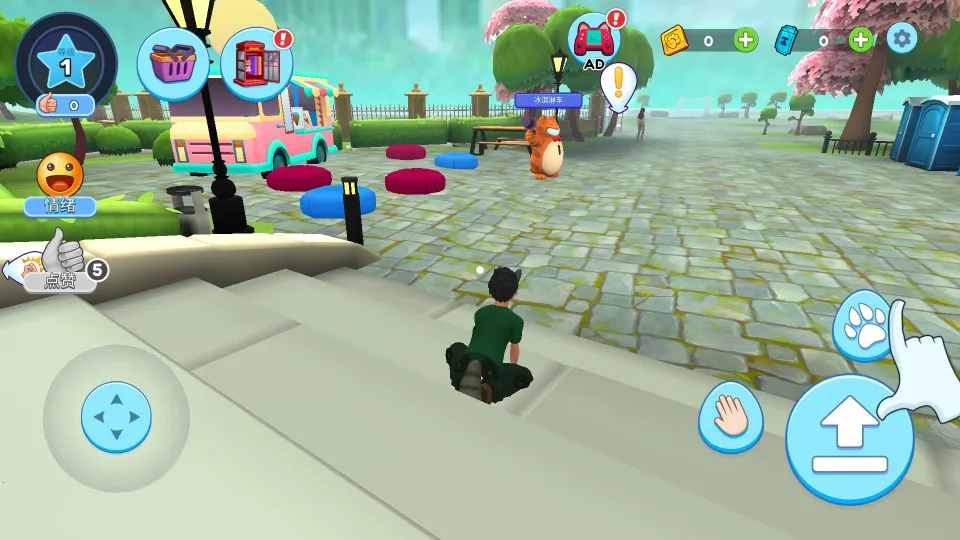Tap the red gamepad AD button

pyautogui.click(x=594, y=41)
